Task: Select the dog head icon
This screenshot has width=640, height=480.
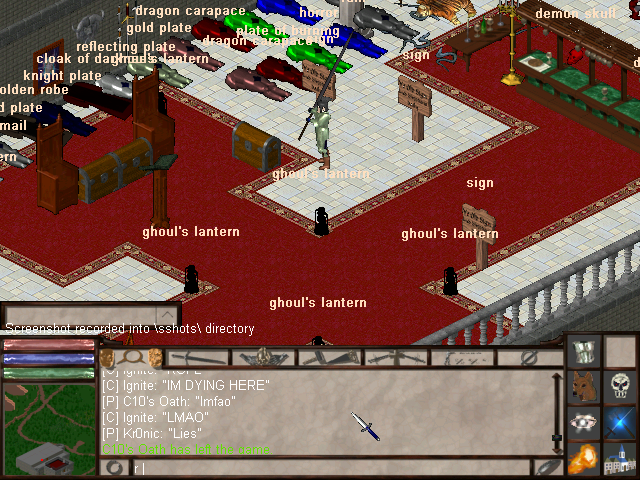Action: 584,387
